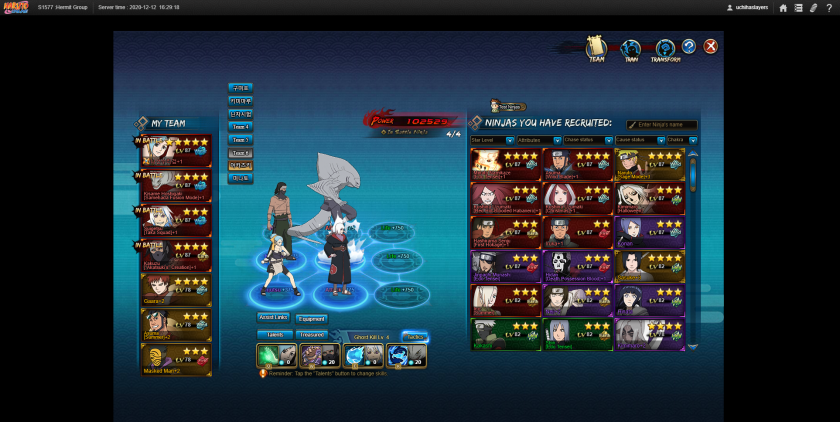Image resolution: width=840 pixels, height=422 pixels.
Task: Open the Tactics button
Action: coord(414,336)
